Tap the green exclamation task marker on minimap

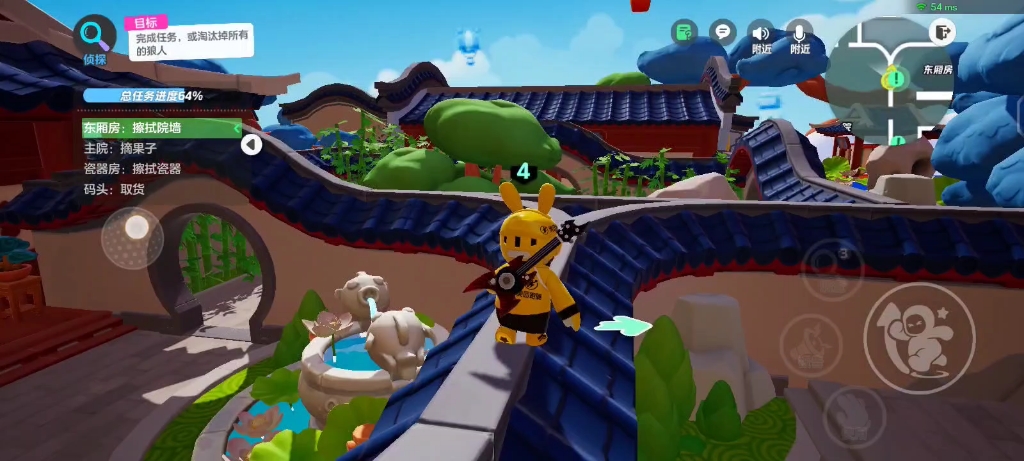point(893,77)
